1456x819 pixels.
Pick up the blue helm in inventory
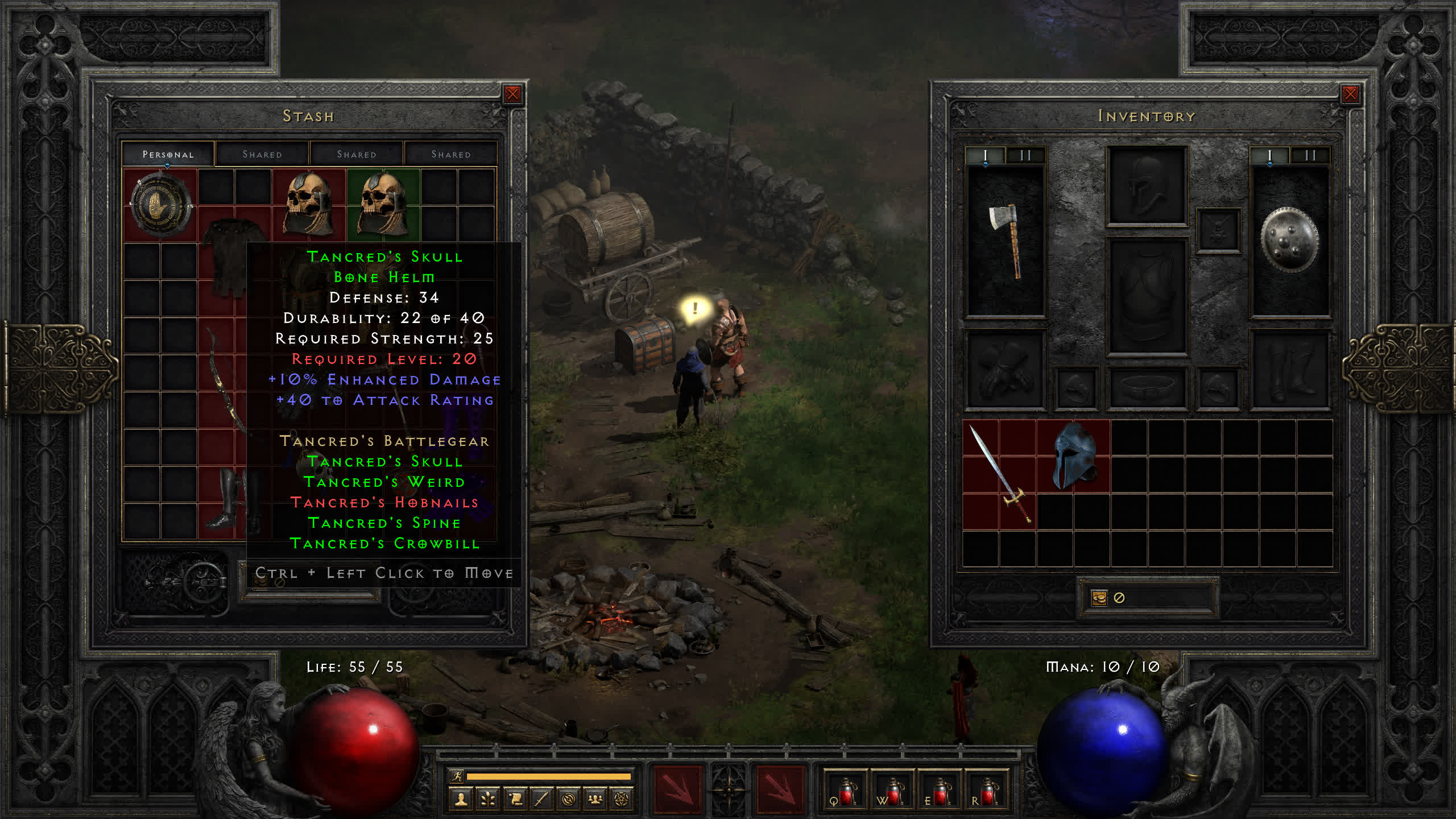1074,456
